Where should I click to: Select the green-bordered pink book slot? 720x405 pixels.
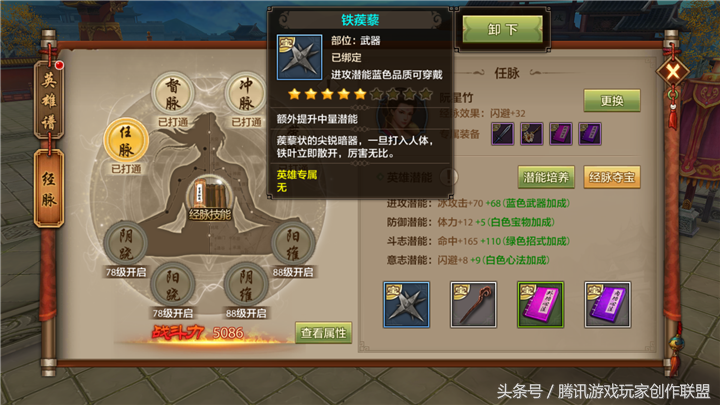[x=540, y=305]
